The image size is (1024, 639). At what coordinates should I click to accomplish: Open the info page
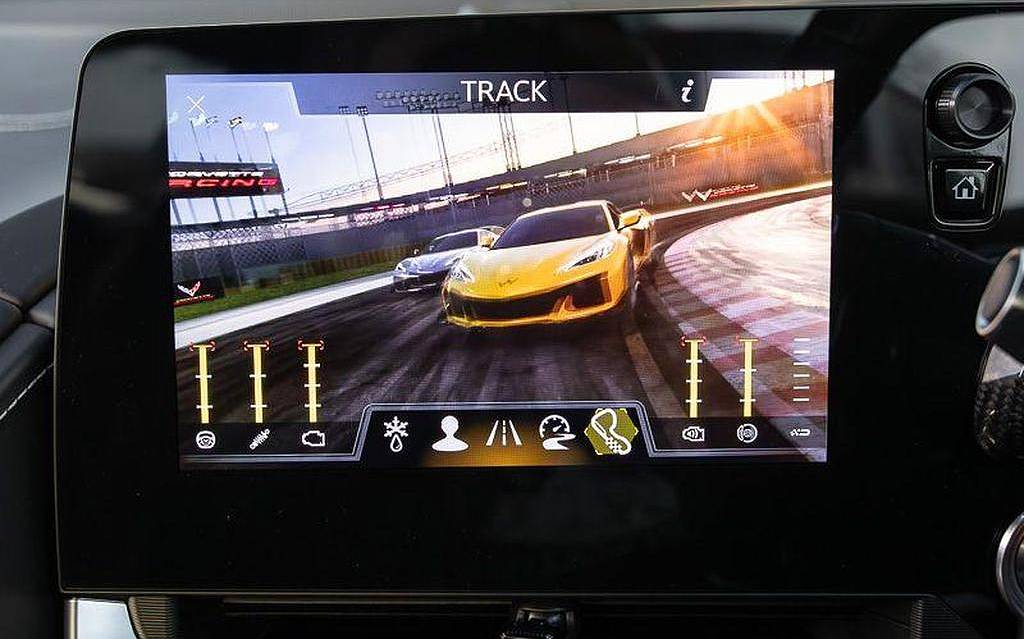coord(686,92)
